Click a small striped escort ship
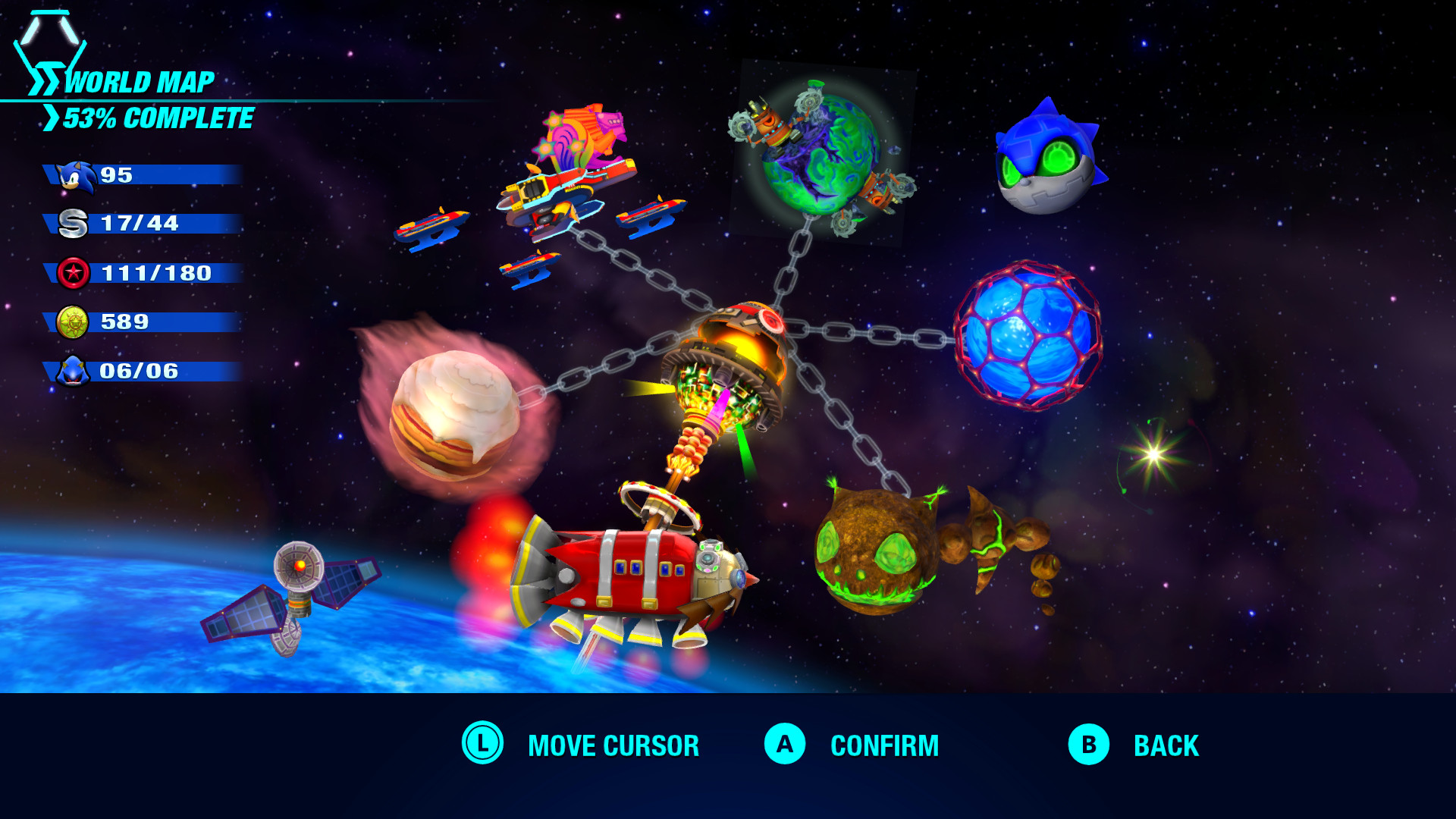 tap(428, 227)
